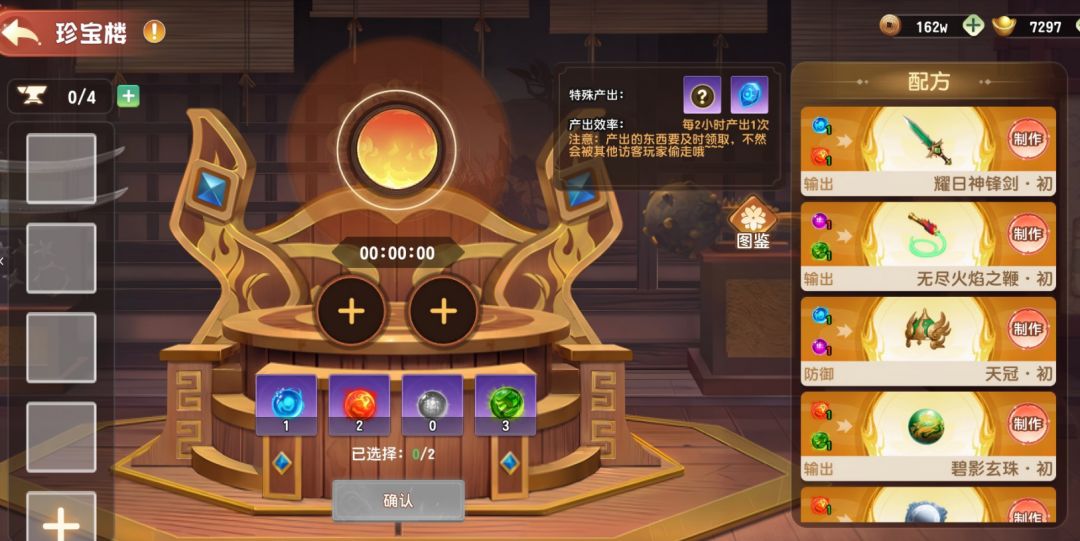View the blue orb special output
1080x541 pixels.
749,96
